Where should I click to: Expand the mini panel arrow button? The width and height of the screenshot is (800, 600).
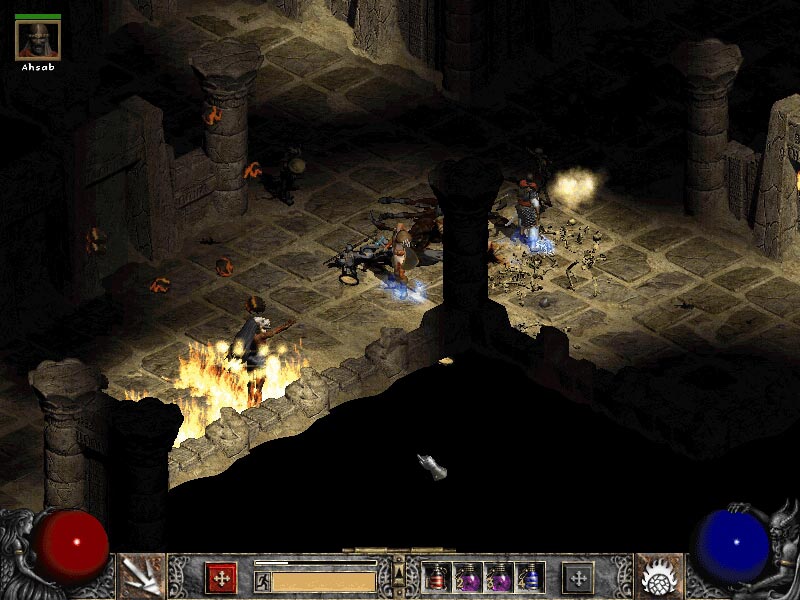[399, 571]
